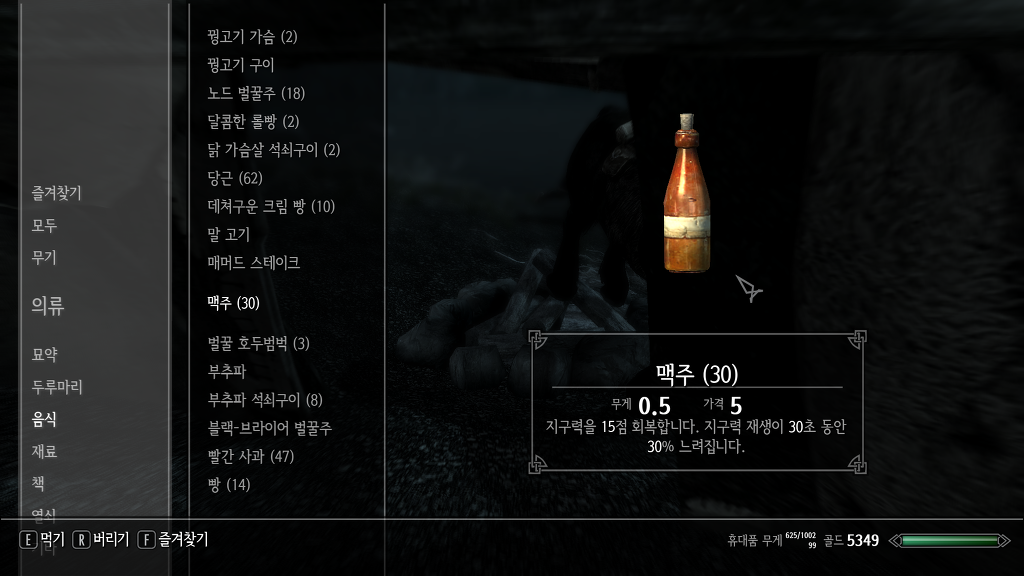
Task: Open the 무기 category
Action: (x=44, y=258)
